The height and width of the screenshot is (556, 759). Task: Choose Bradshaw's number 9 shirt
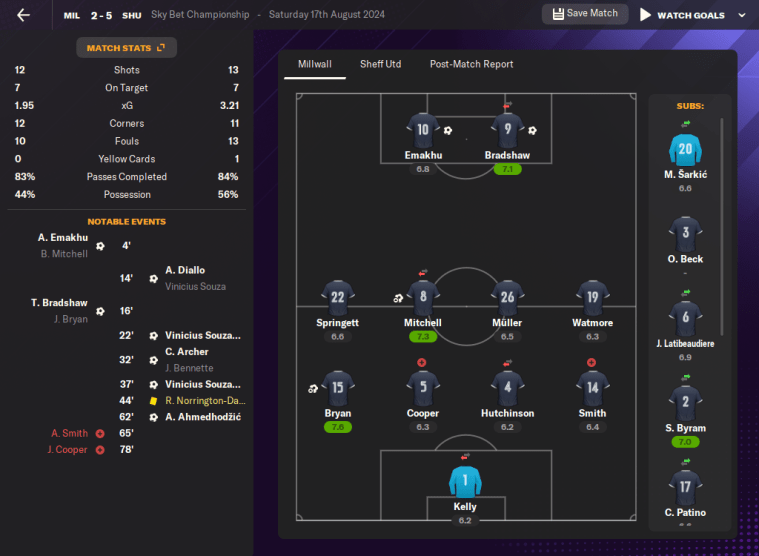coord(507,131)
